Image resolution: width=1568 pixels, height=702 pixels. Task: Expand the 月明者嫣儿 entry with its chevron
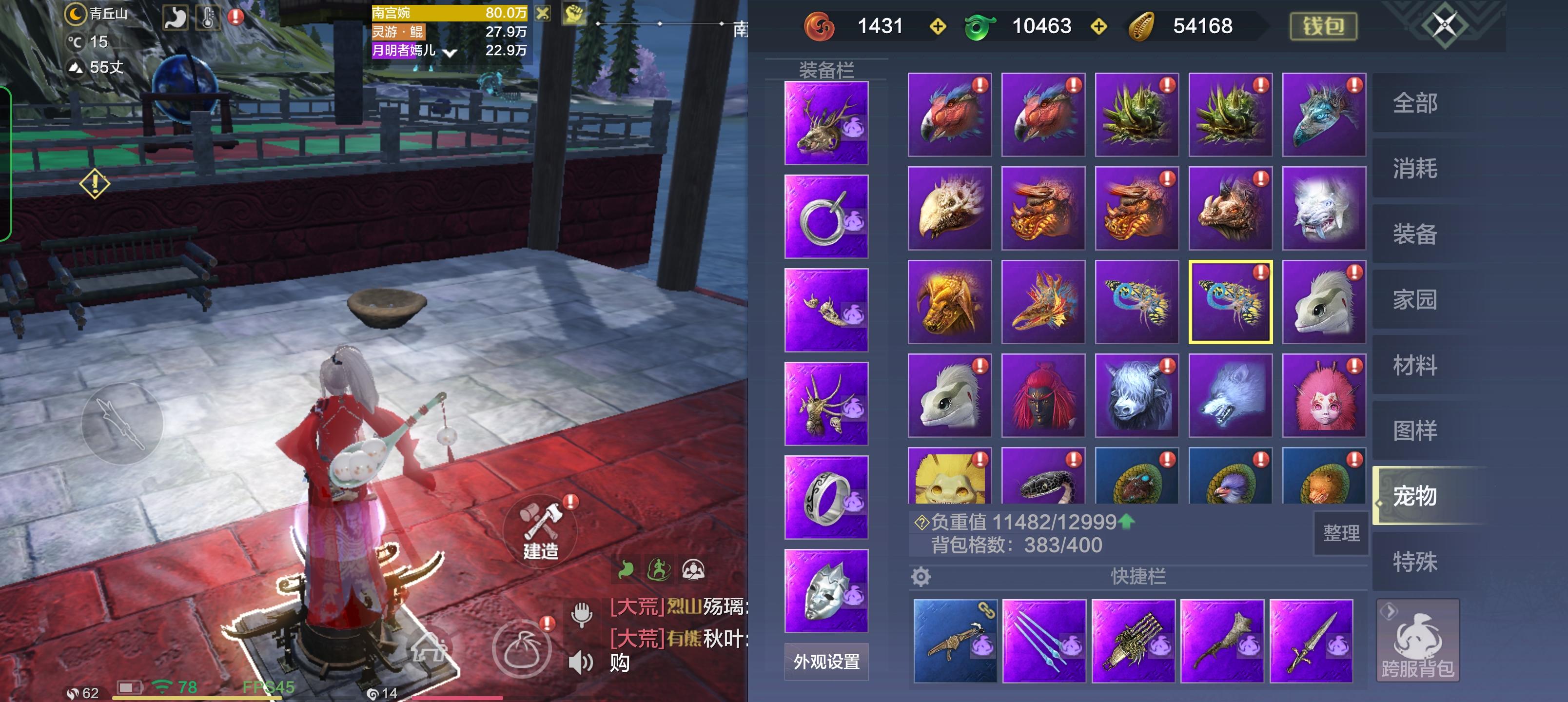point(451,52)
